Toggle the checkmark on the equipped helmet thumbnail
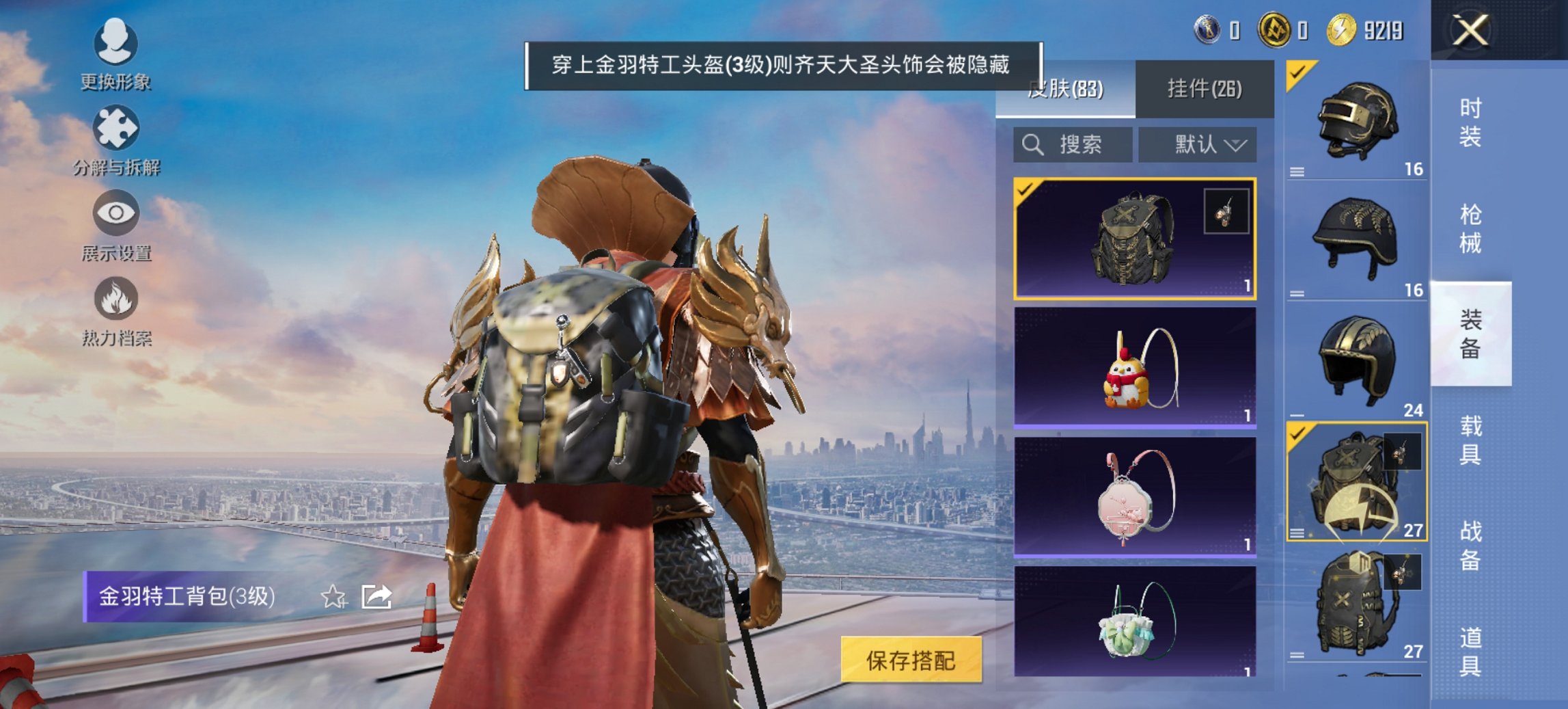This screenshot has height=709, width=1568. pyautogui.click(x=1299, y=72)
